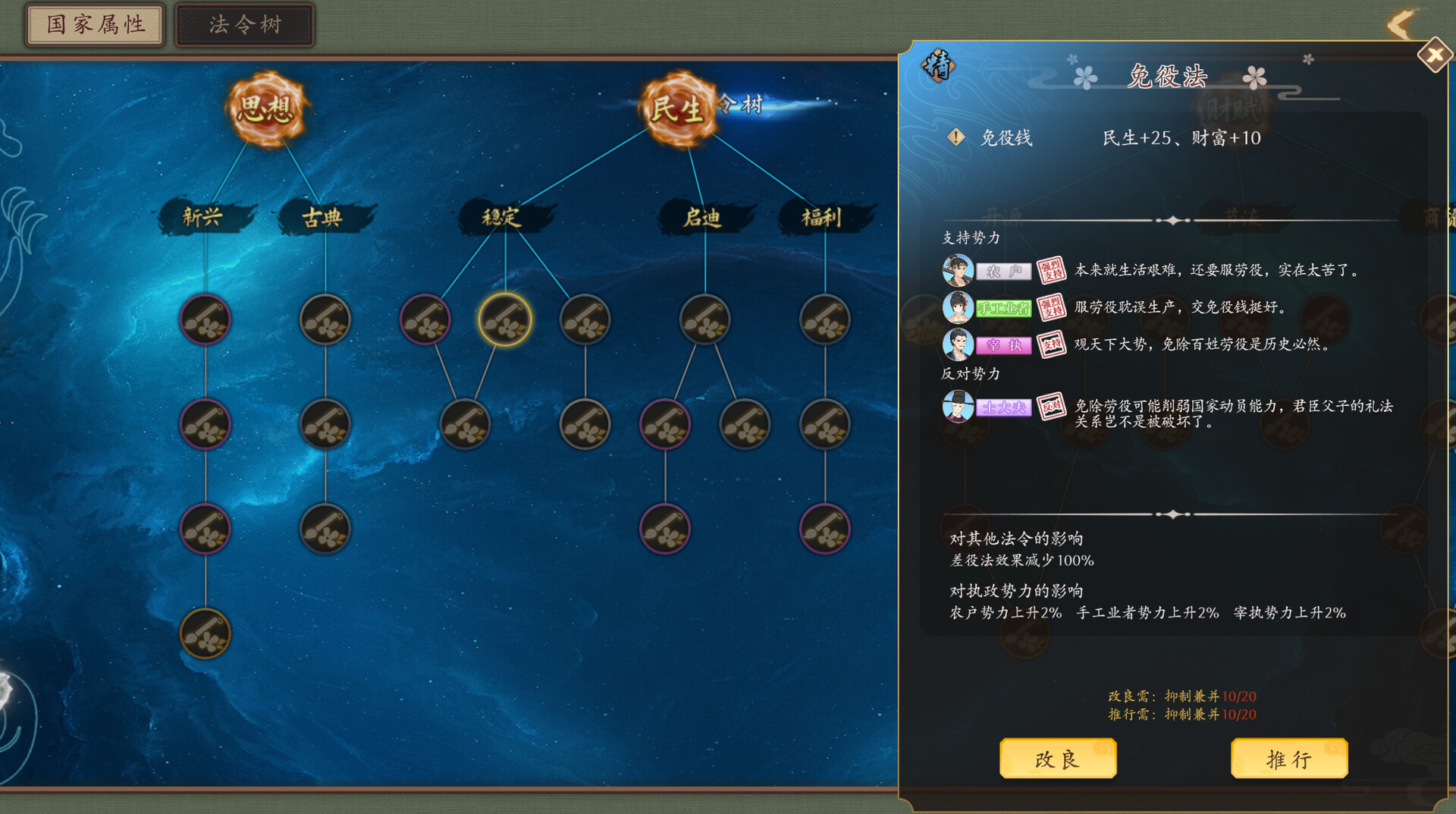Click the warning icon beside 免役钱
1456x814 pixels.
pos(957,138)
